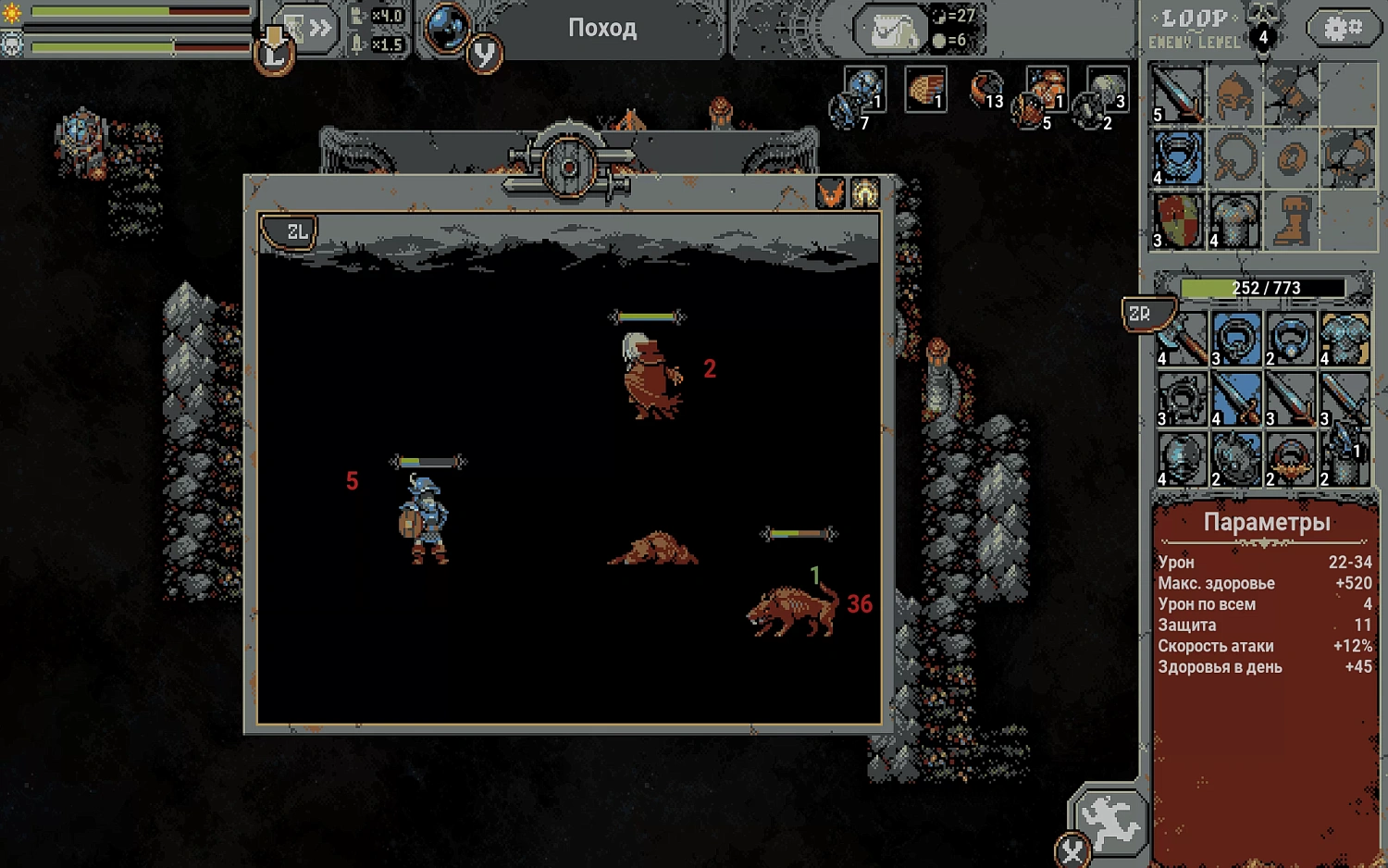Click the blue planet orb icon
Image resolution: width=1388 pixels, height=868 pixels.
pyautogui.click(x=447, y=28)
